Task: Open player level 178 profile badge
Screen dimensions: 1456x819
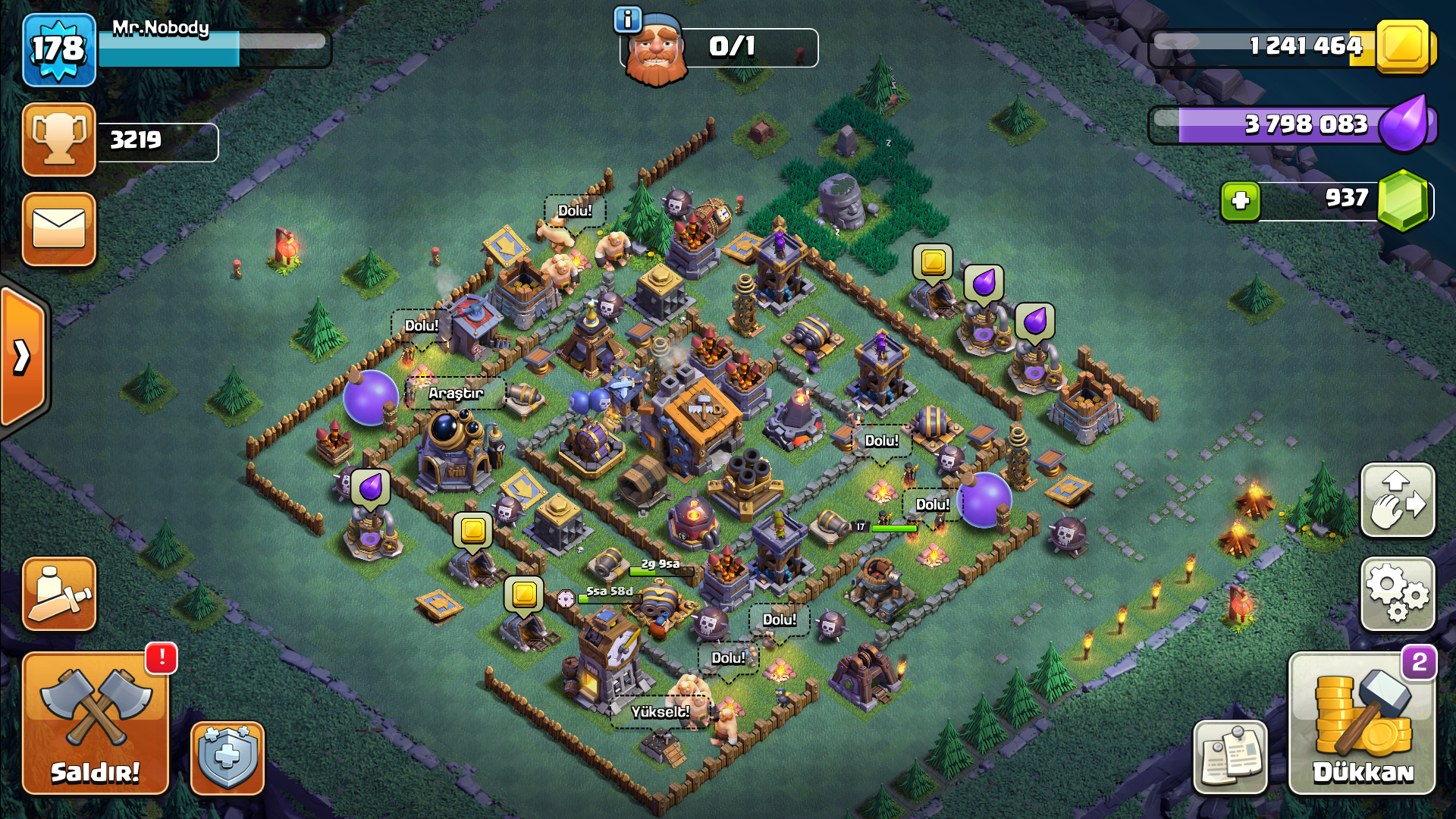Action: point(59,50)
